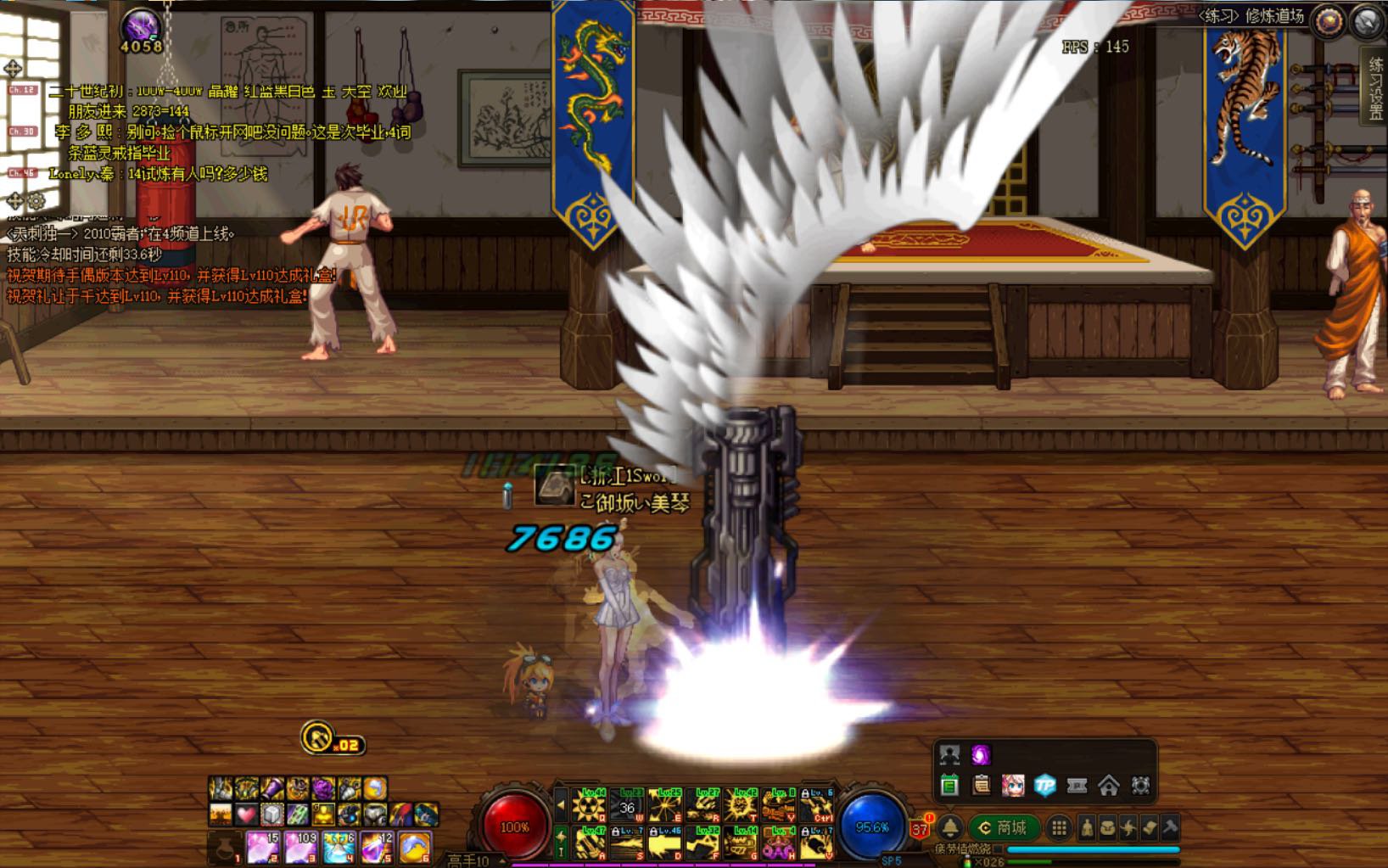Open the pink-haired character portrait icon
Screen dimensions: 1388x868
click(x=1013, y=786)
